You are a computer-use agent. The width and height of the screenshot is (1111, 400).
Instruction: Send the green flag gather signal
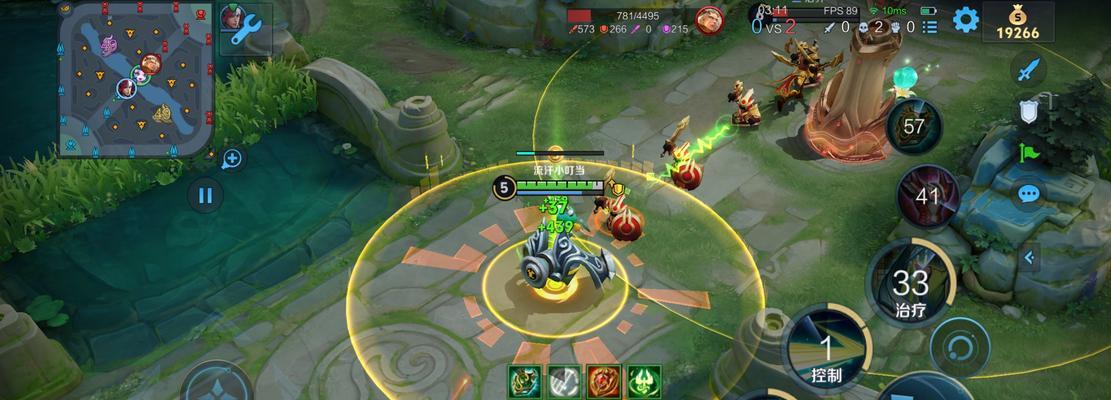1028,152
